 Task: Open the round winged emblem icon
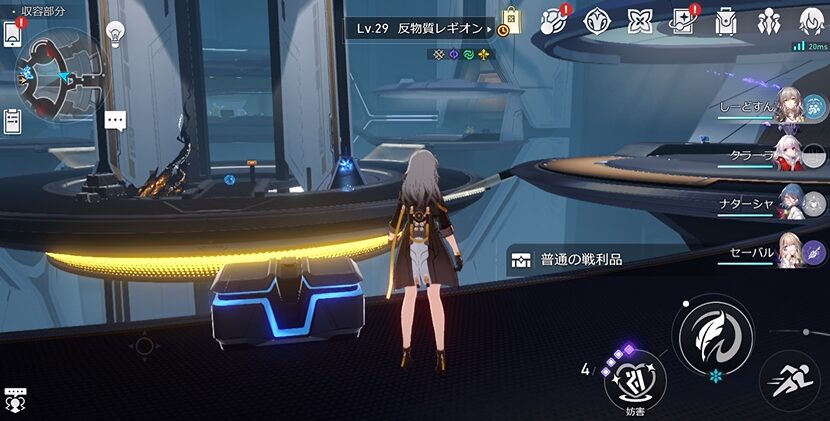click(x=598, y=22)
